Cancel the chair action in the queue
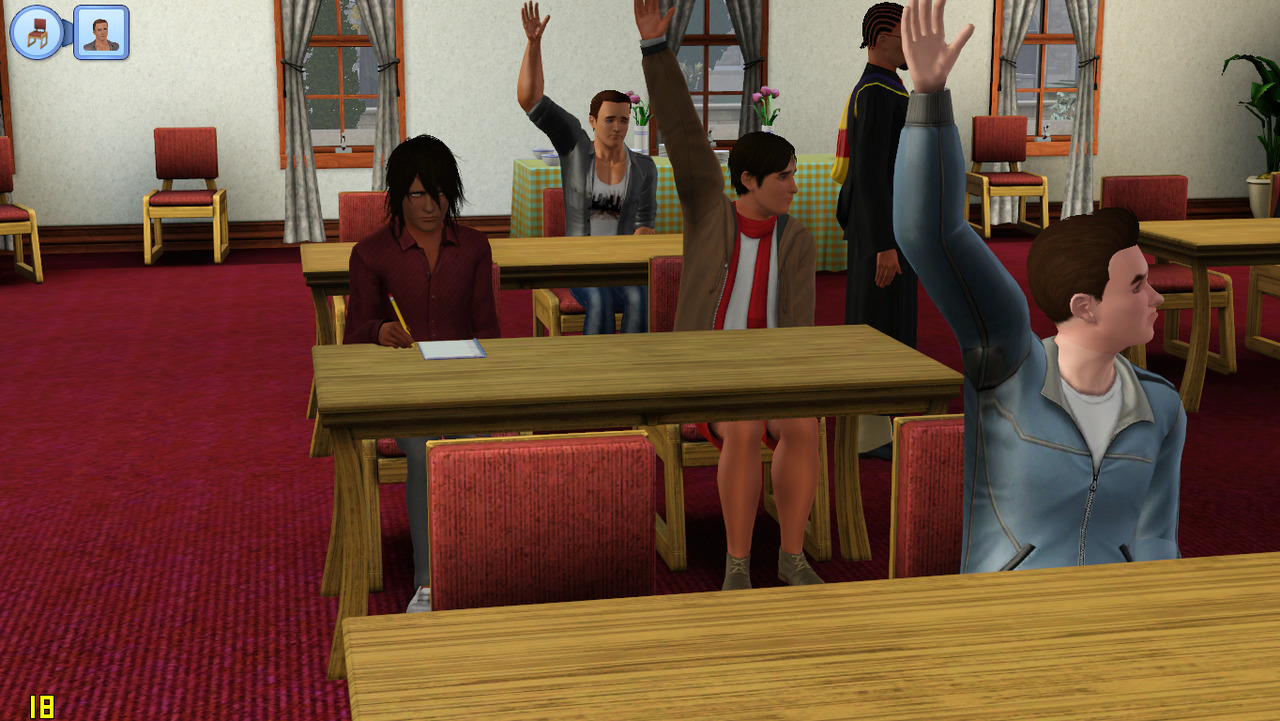Viewport: 1280px width, 721px height. 37,32
